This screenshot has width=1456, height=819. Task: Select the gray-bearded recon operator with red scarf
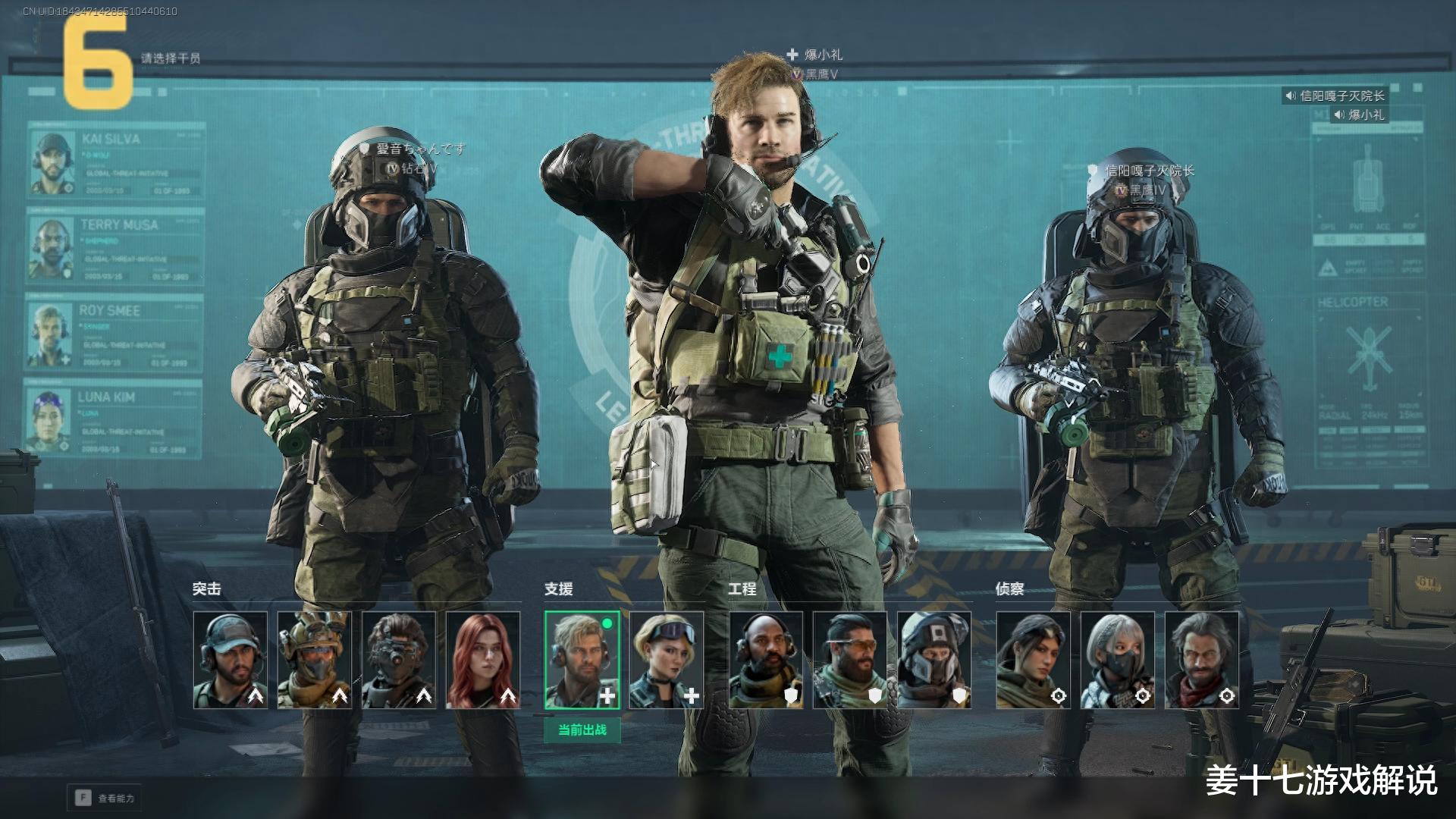(x=1202, y=660)
